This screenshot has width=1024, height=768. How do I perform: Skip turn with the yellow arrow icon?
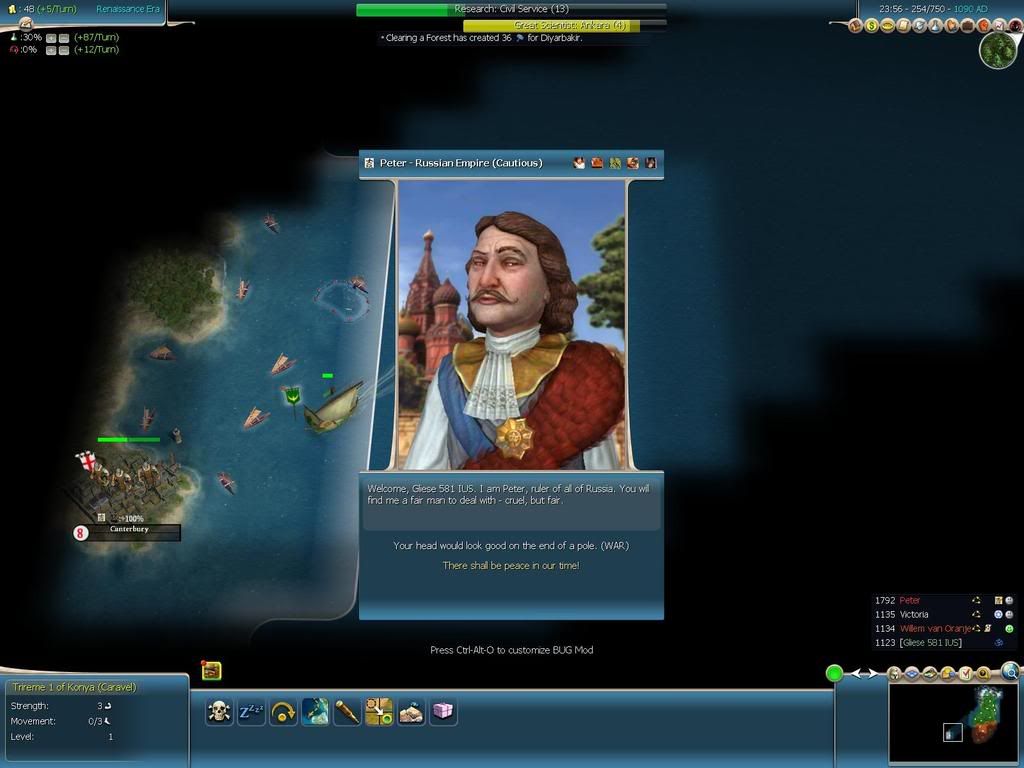[x=283, y=711]
